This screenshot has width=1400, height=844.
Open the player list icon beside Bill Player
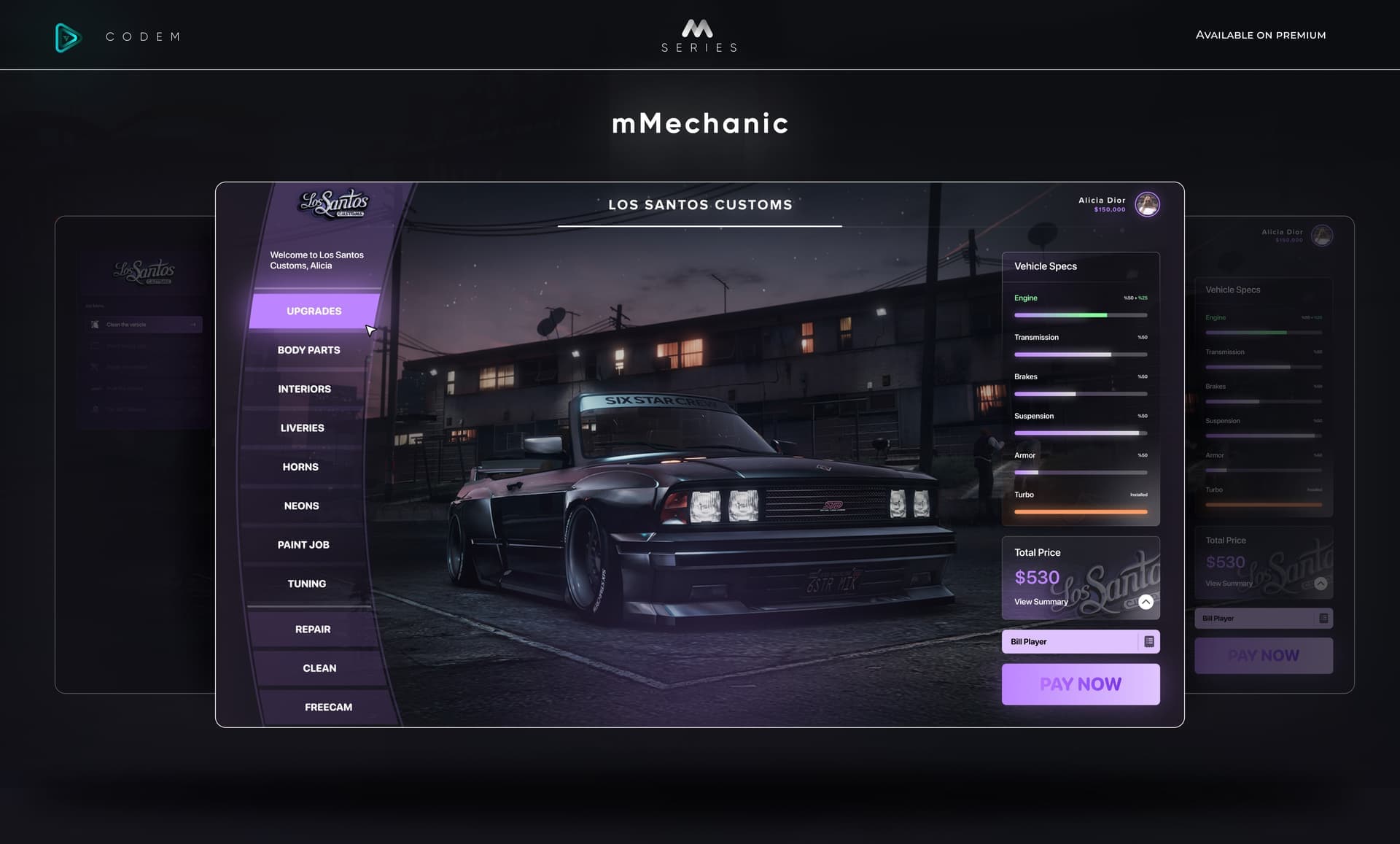(1149, 641)
